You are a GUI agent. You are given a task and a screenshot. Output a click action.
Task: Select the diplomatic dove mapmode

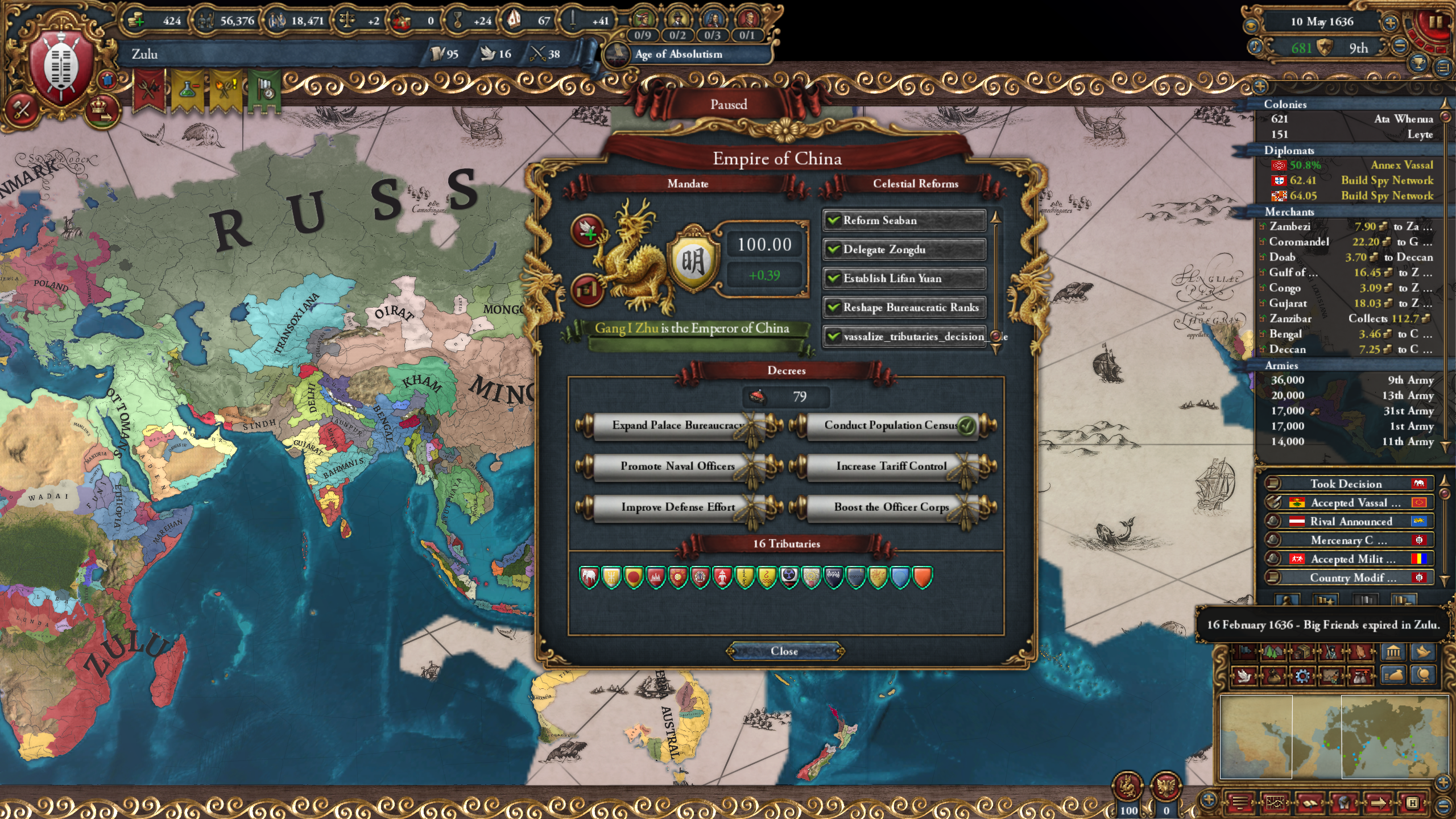[1244, 677]
